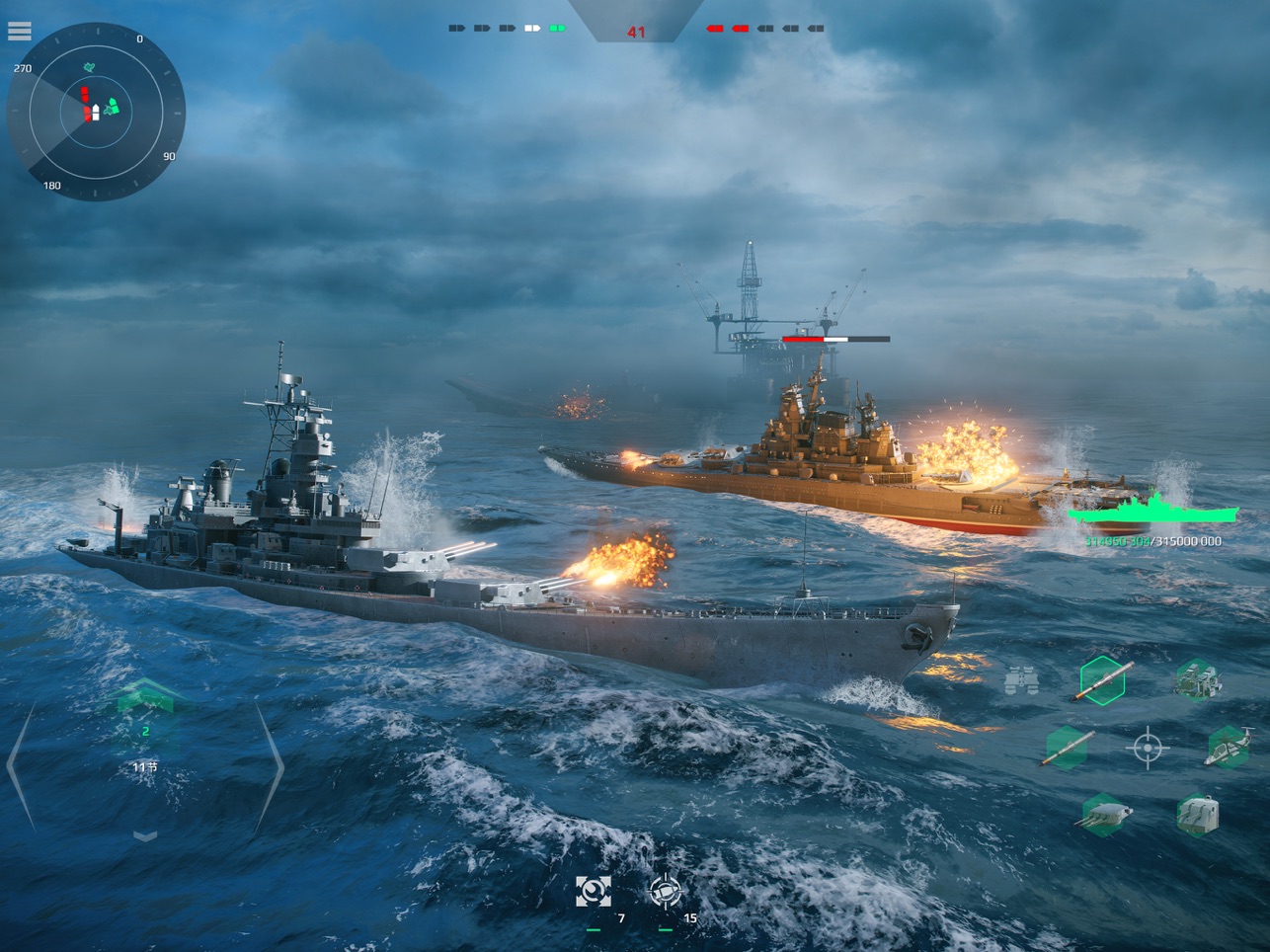The image size is (1270, 952).
Task: Toggle the binoculars view
Action: point(1021,681)
